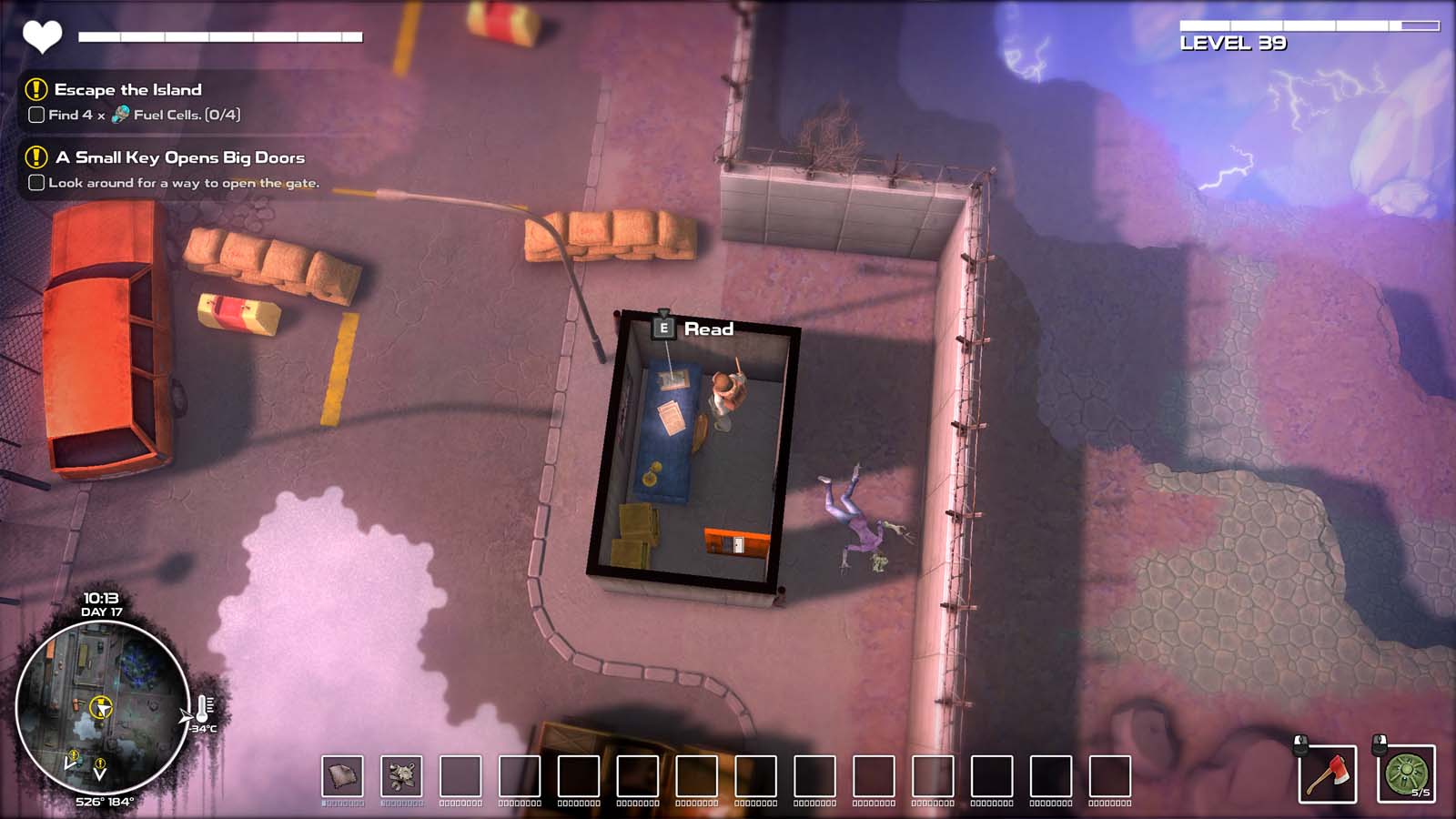Click the exclamation icon next to Escape the Island
This screenshot has height=819, width=1456.
pyautogui.click(x=35, y=90)
